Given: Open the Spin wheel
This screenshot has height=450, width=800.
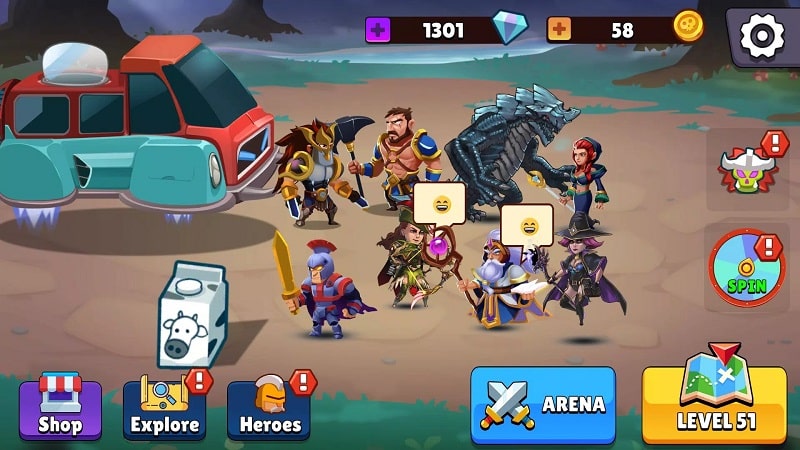Looking at the screenshot, I should (747, 268).
